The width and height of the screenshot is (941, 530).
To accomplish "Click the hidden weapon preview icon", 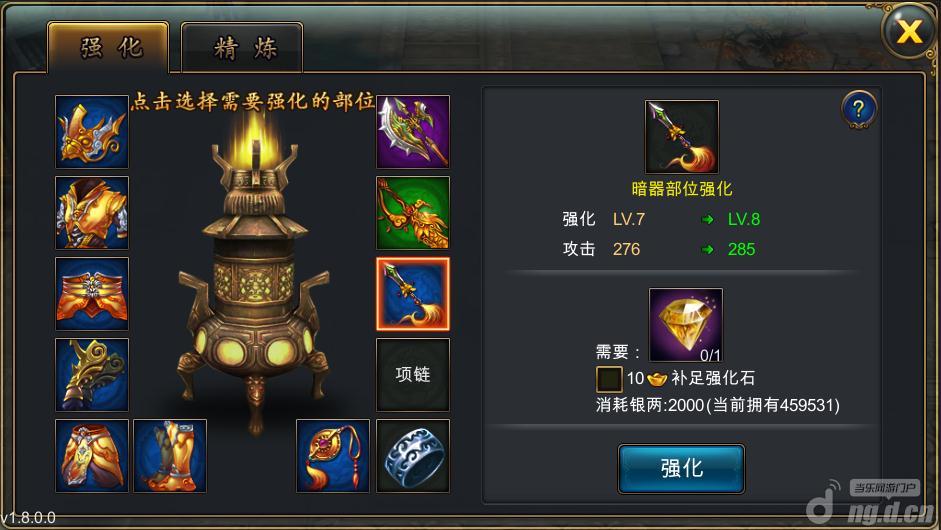I will 682,137.
